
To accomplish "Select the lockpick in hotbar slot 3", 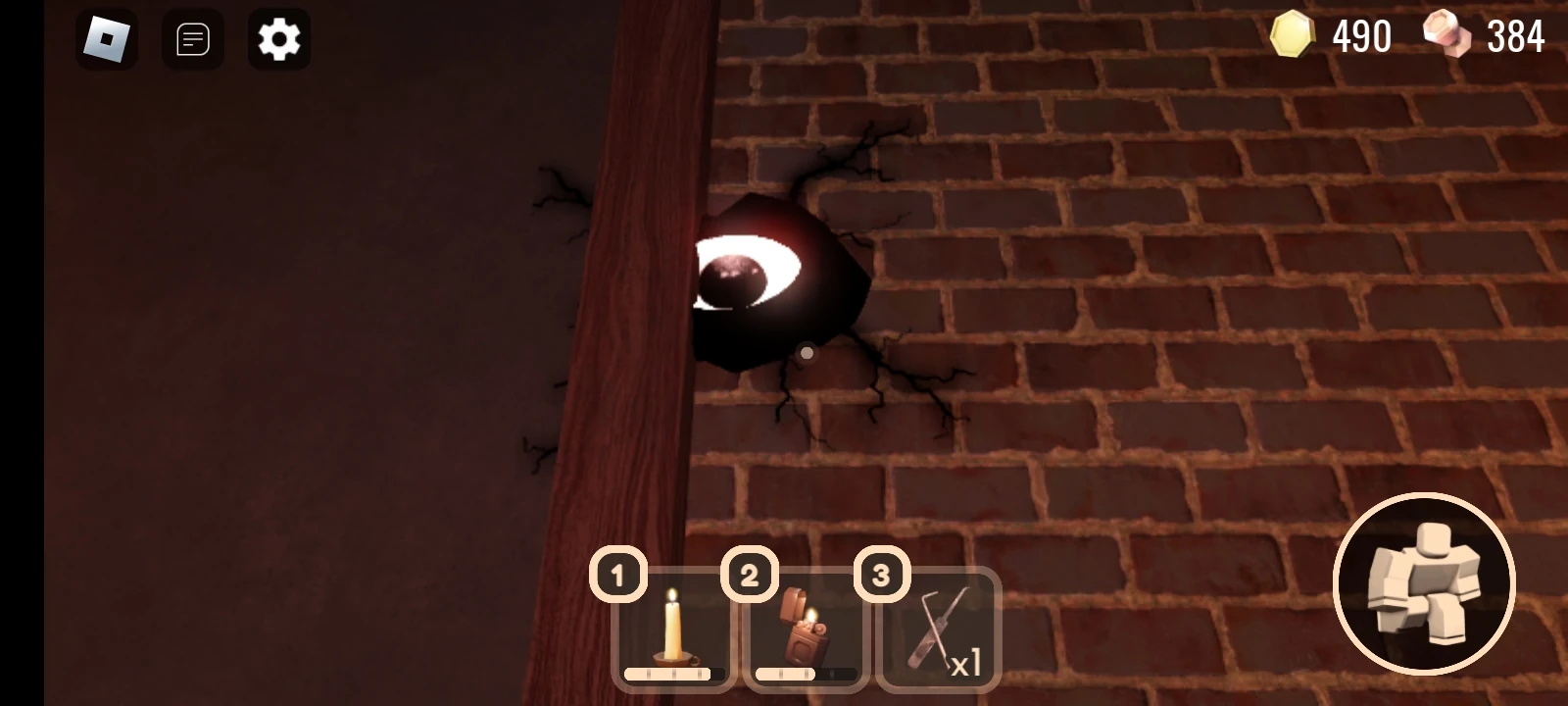I will pyautogui.click(x=938, y=628).
